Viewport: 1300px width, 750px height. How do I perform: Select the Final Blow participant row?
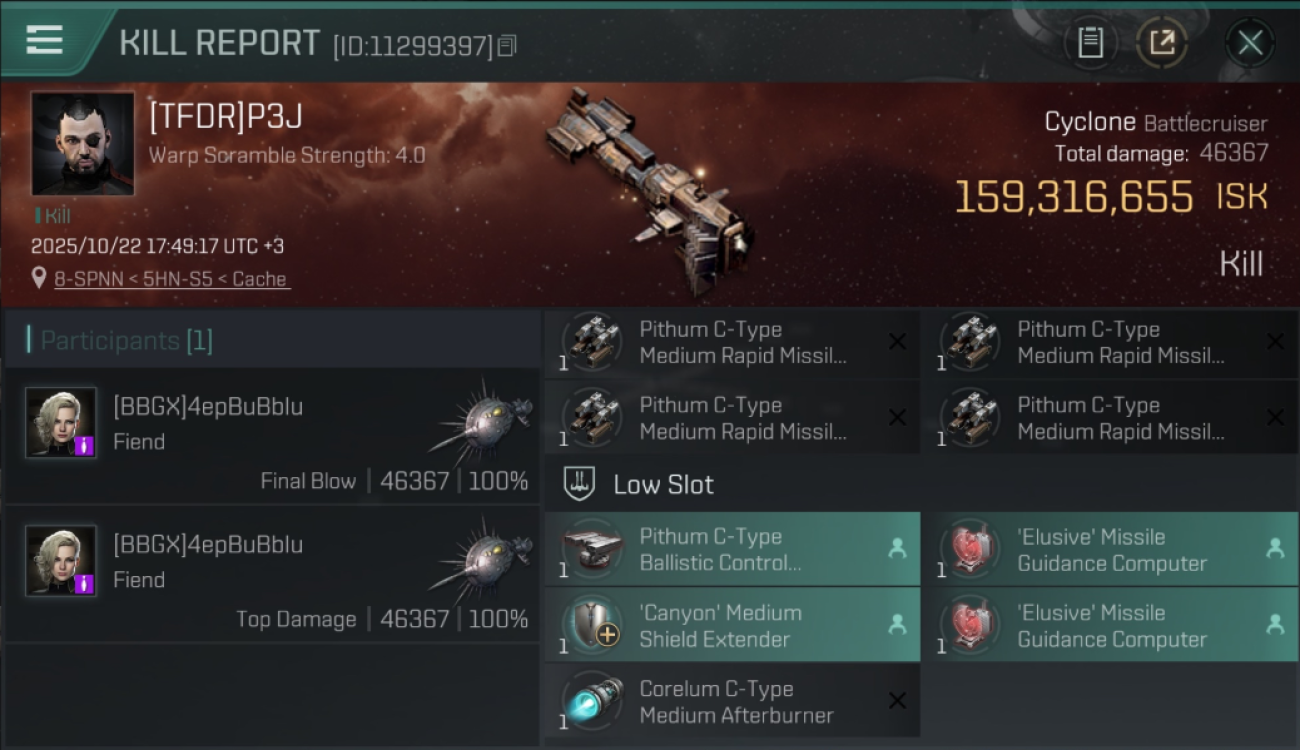point(272,436)
